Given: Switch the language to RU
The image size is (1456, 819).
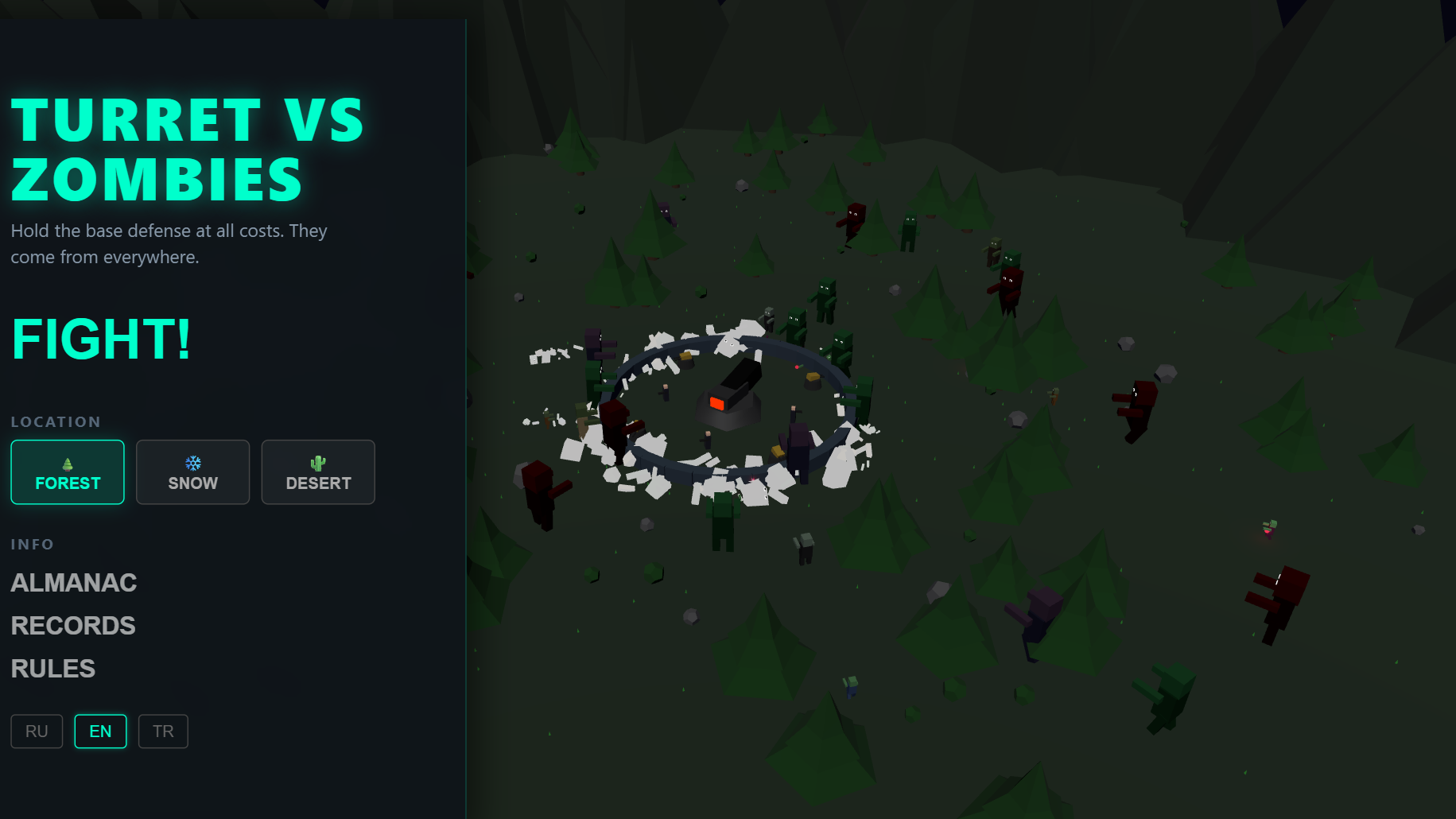Looking at the screenshot, I should coord(36,731).
